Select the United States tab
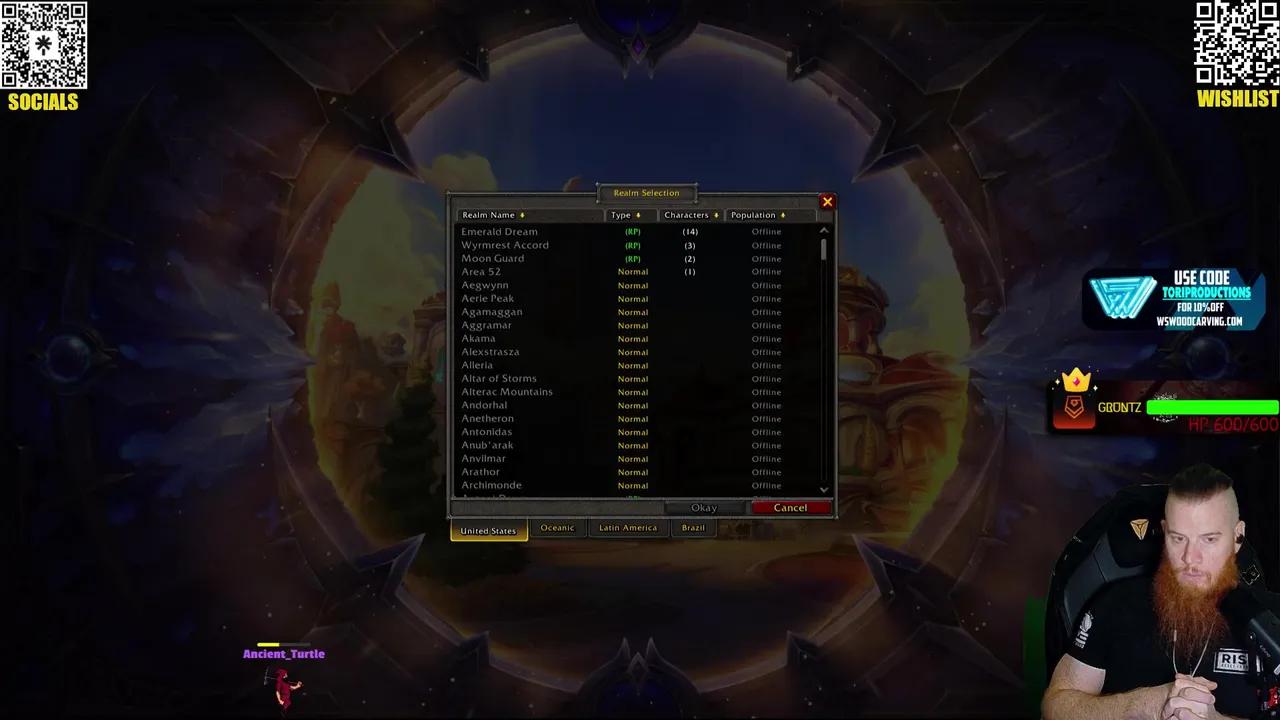Viewport: 1280px width, 720px height. pos(488,530)
